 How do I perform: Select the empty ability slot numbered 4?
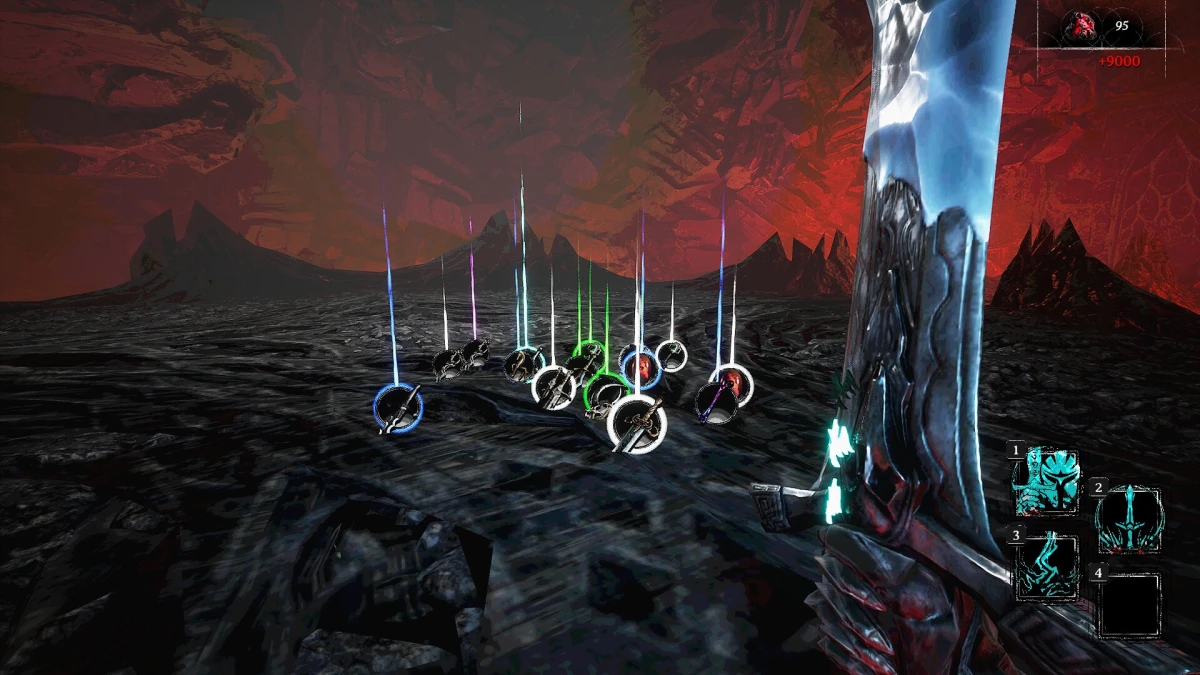(1129, 605)
